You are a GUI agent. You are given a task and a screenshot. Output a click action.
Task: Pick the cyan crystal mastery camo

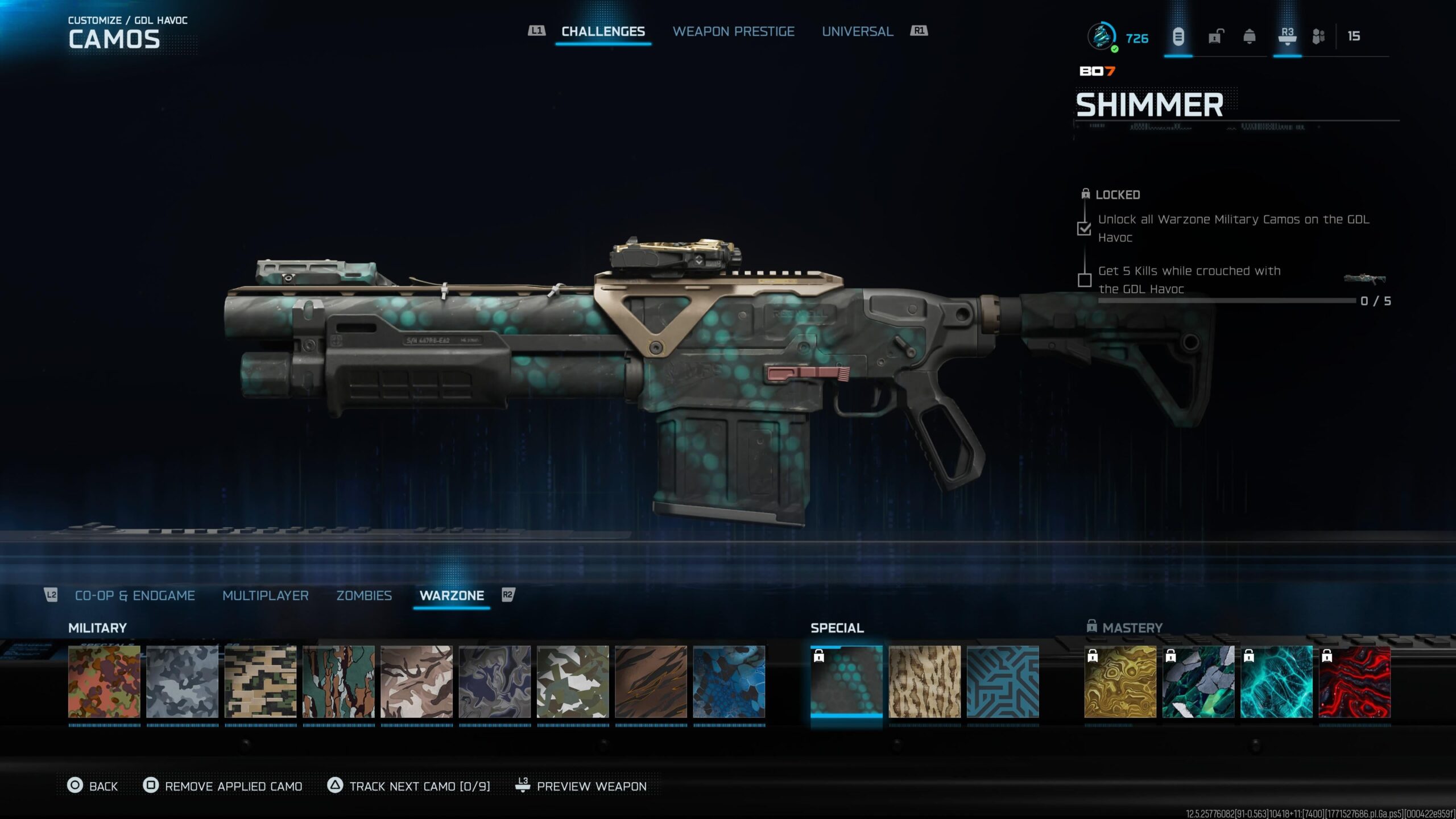click(x=1276, y=681)
